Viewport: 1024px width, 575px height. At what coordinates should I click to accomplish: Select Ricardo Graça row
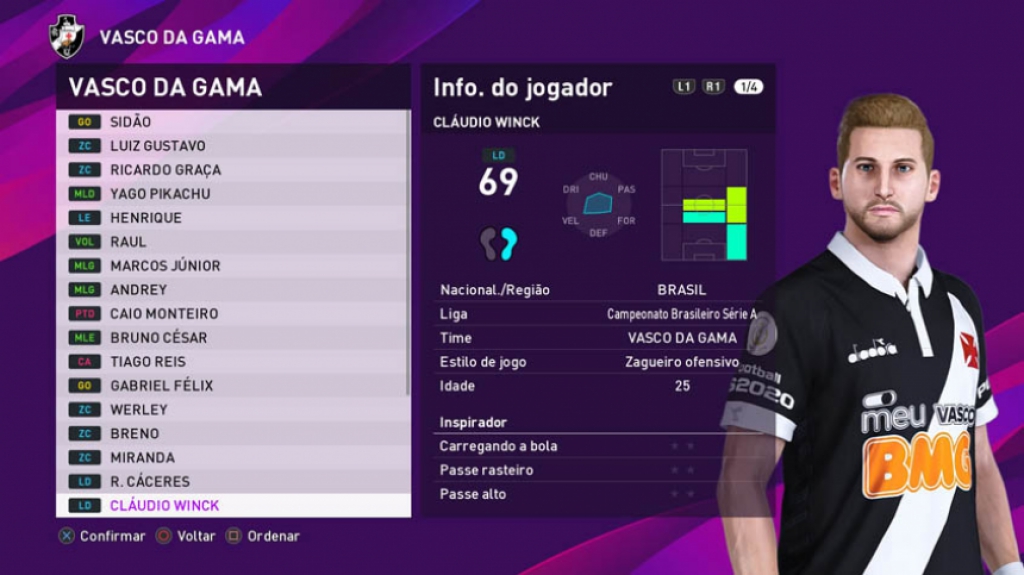point(232,169)
